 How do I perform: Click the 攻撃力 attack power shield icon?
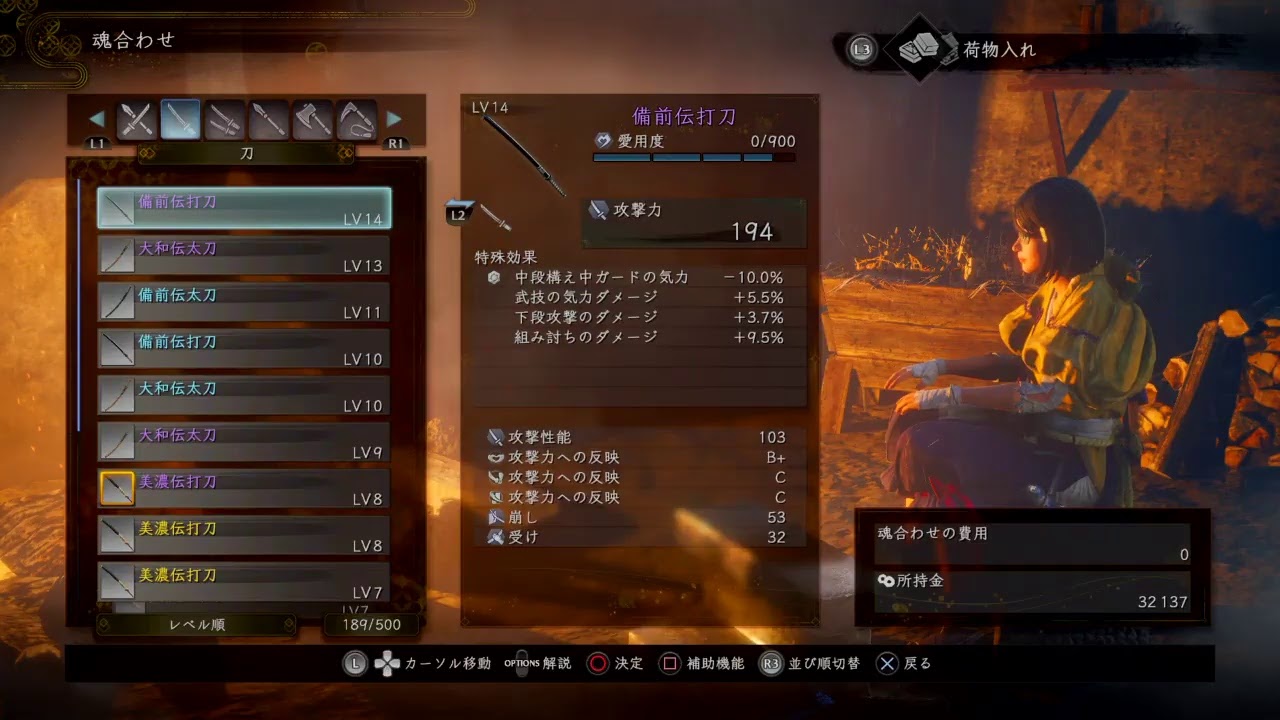click(x=598, y=209)
